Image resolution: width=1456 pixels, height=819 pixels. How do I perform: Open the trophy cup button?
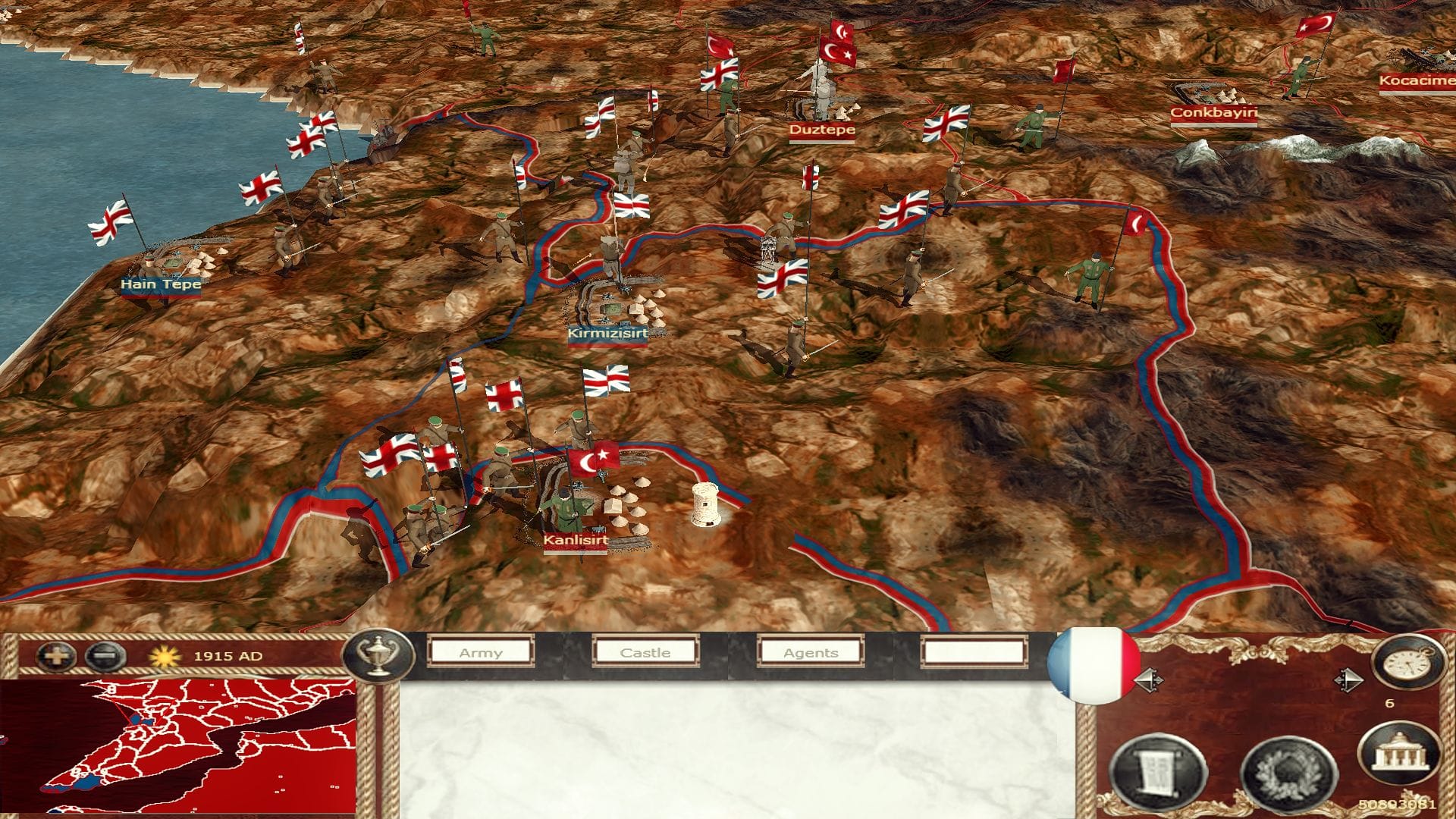click(378, 655)
